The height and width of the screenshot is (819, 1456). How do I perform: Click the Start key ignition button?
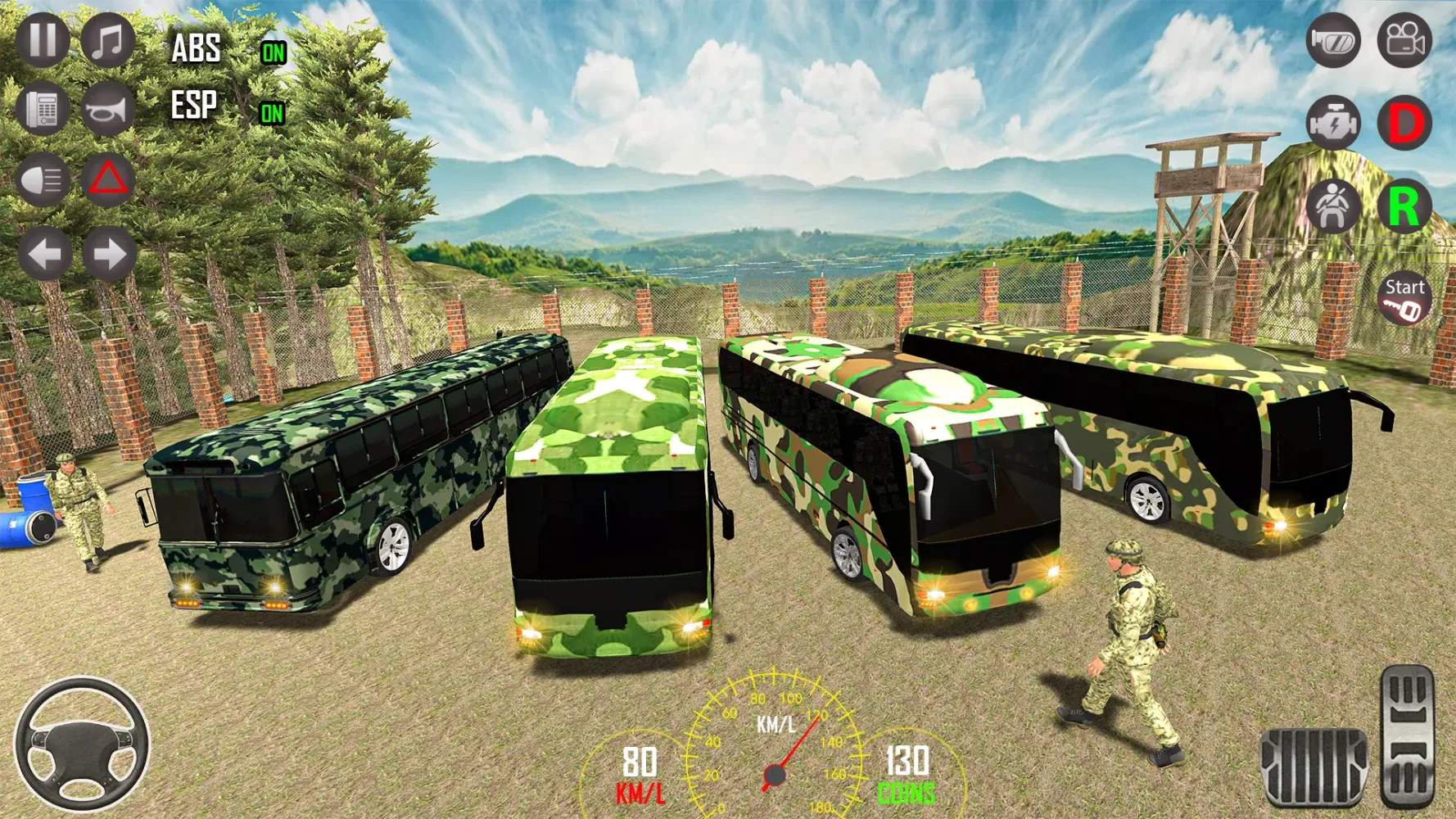[1404, 298]
